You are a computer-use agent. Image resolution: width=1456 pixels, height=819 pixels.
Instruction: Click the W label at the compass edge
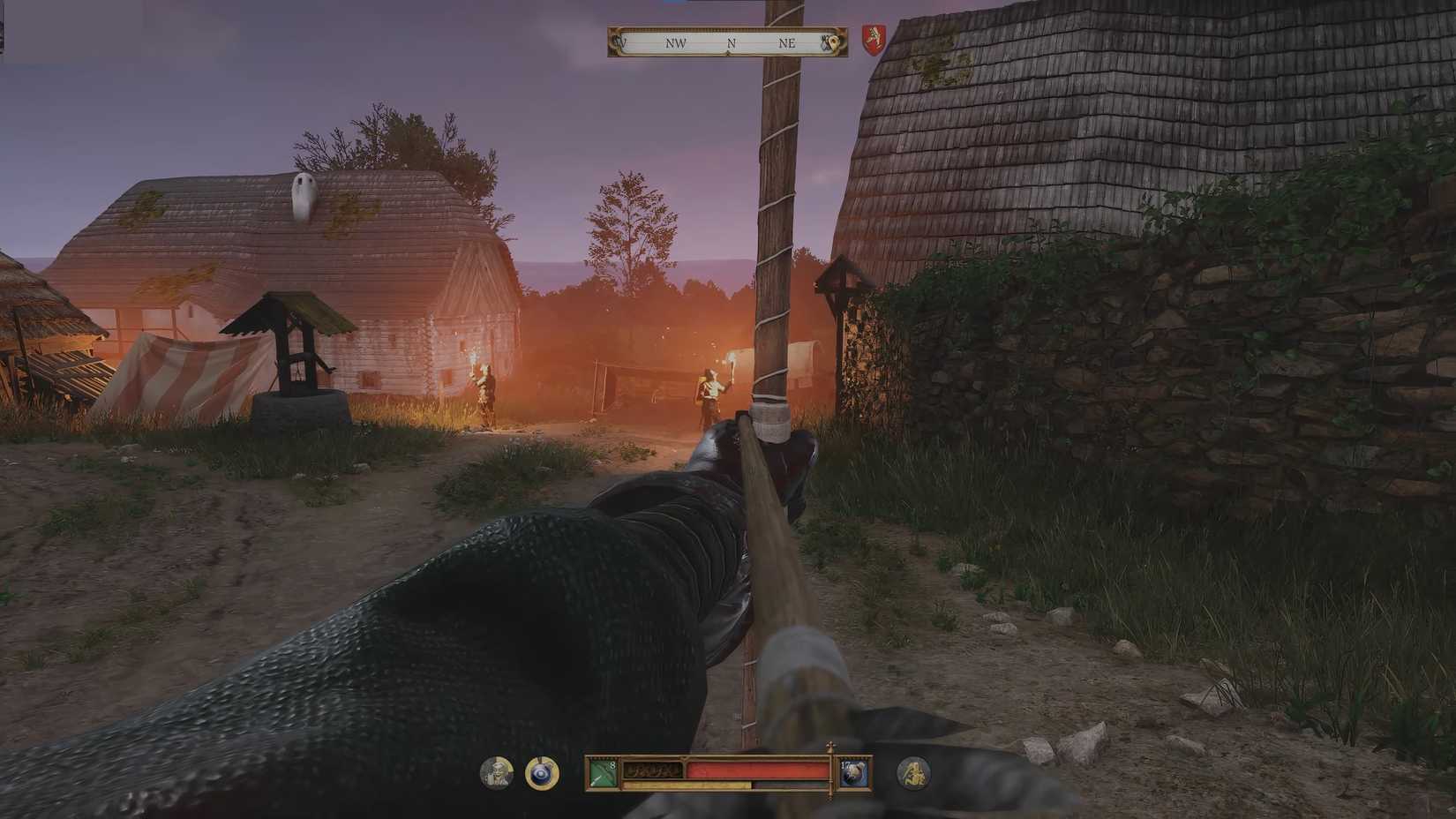[621, 43]
